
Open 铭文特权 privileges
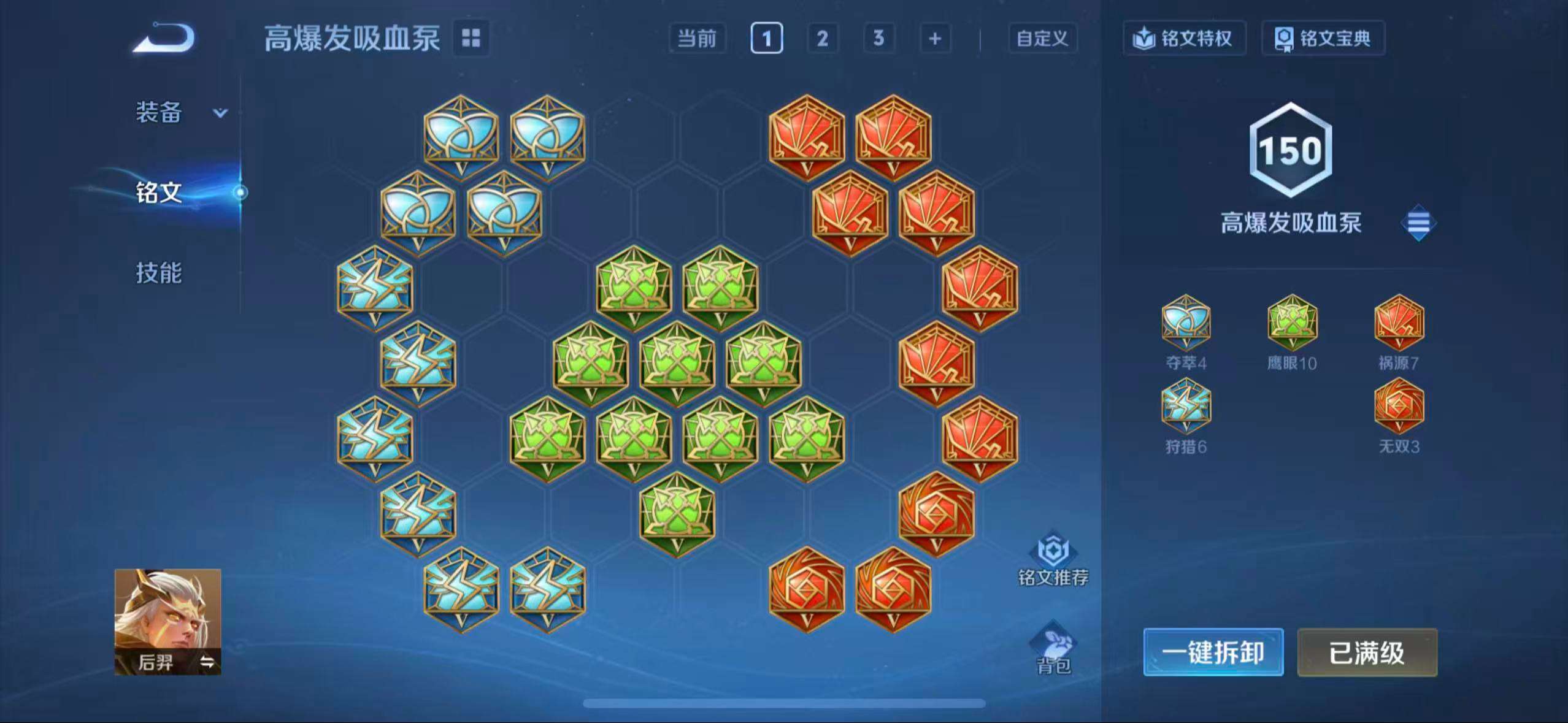click(1184, 38)
